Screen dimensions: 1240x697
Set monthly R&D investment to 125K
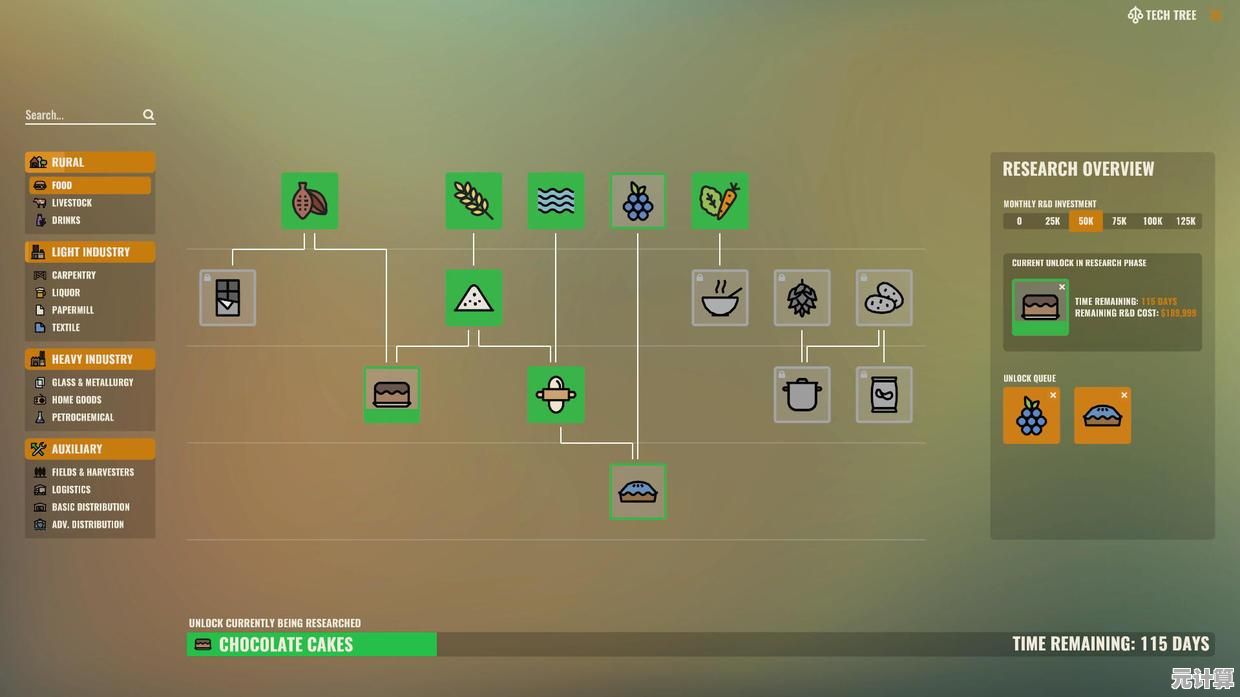[x=1185, y=221]
